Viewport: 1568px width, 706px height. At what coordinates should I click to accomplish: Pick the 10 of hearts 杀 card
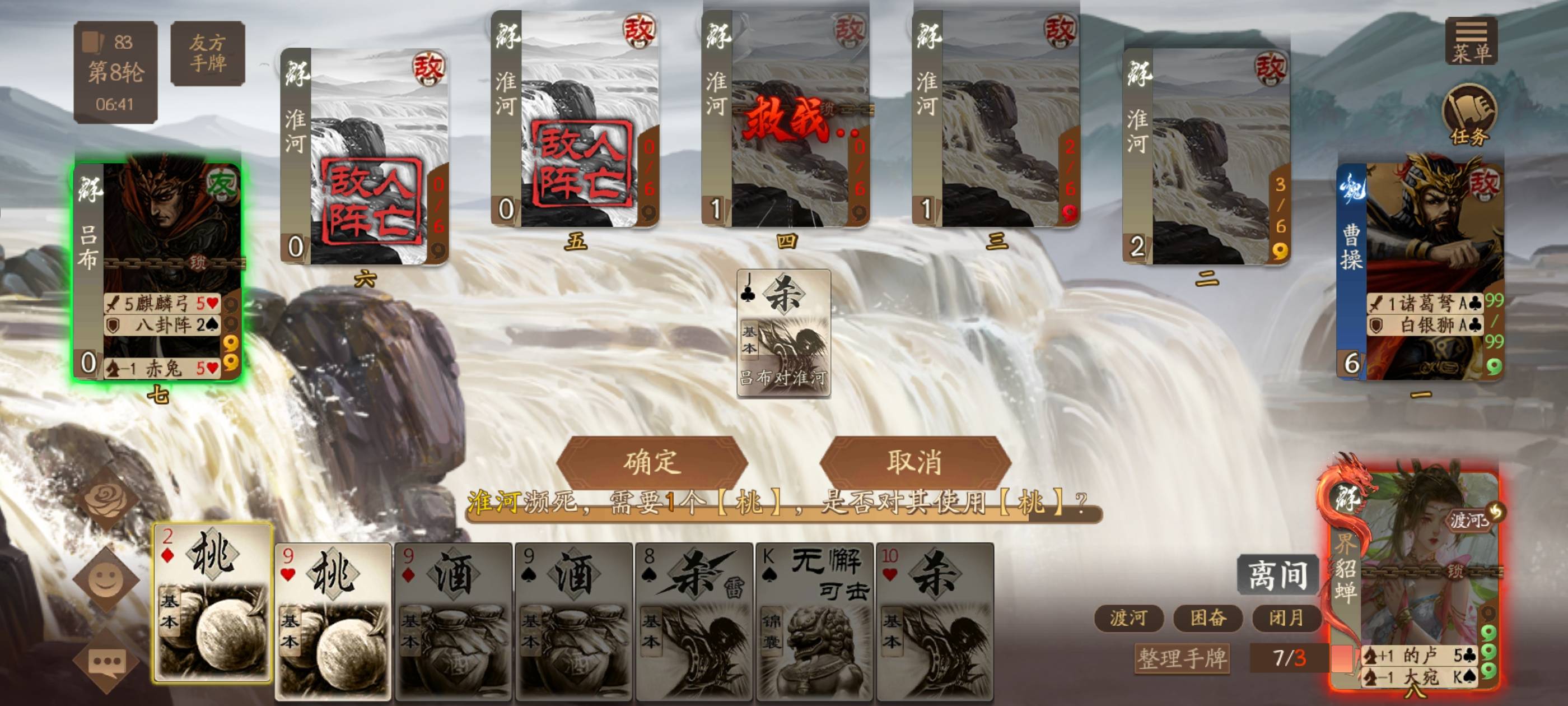coord(935,621)
